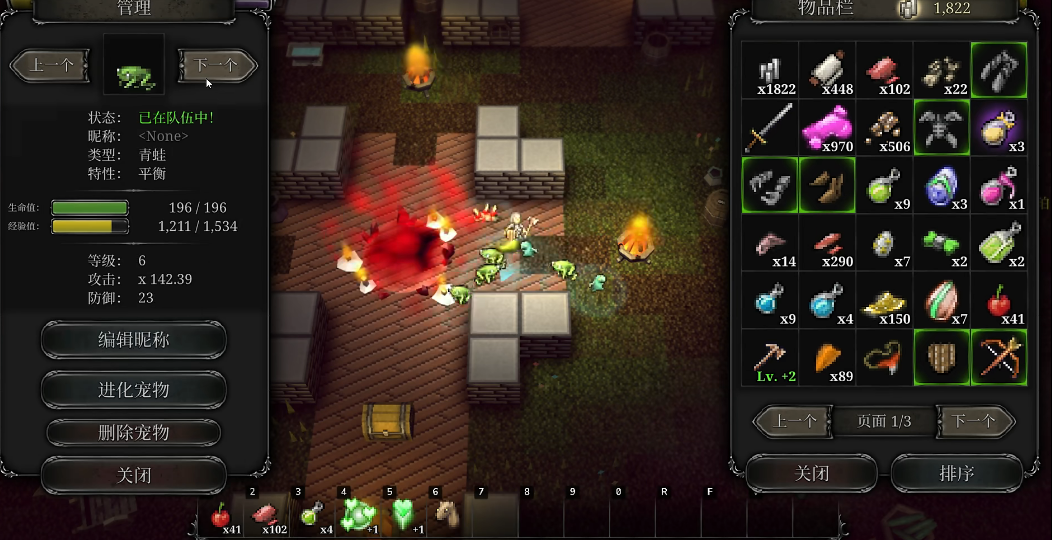This screenshot has height=540, width=1052.
Task: Select the sword in the inventory grid
Action: pyautogui.click(x=770, y=128)
